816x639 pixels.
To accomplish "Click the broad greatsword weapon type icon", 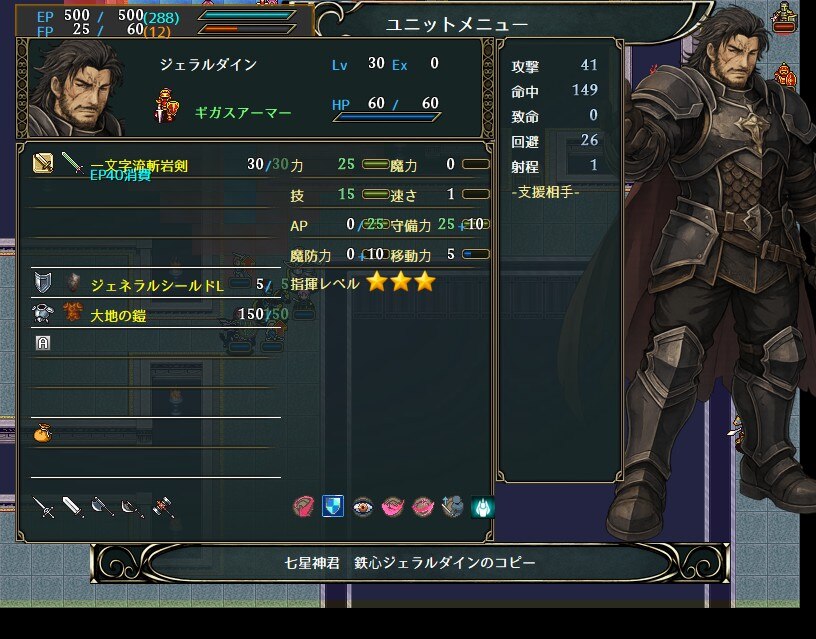I will pyautogui.click(x=73, y=508).
